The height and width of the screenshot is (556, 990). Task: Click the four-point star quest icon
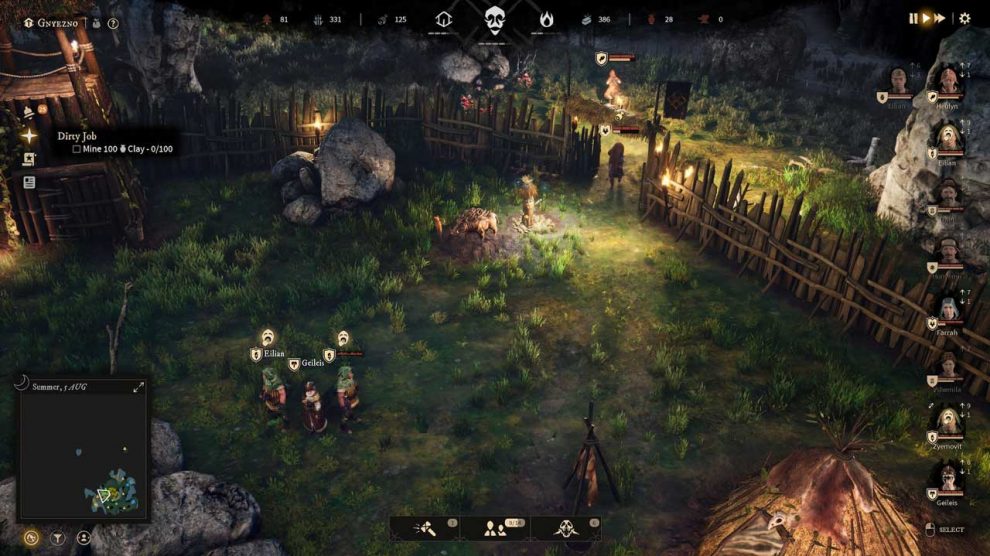tap(30, 136)
